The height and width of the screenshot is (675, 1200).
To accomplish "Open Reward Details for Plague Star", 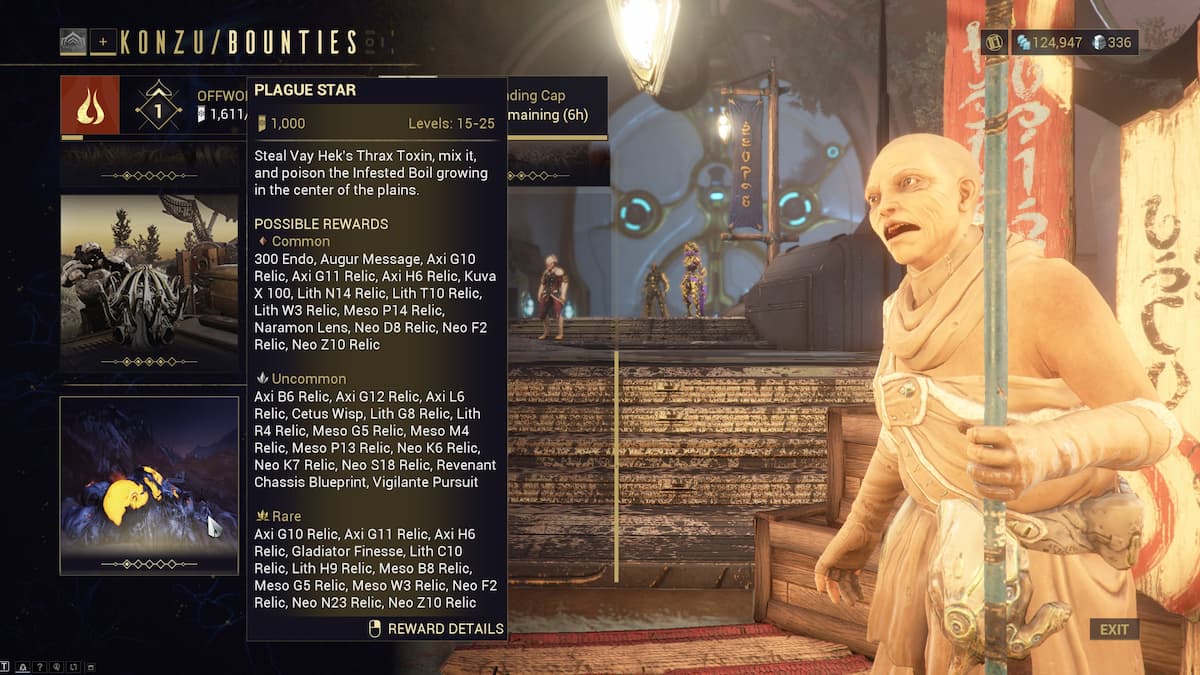I will tap(436, 629).
